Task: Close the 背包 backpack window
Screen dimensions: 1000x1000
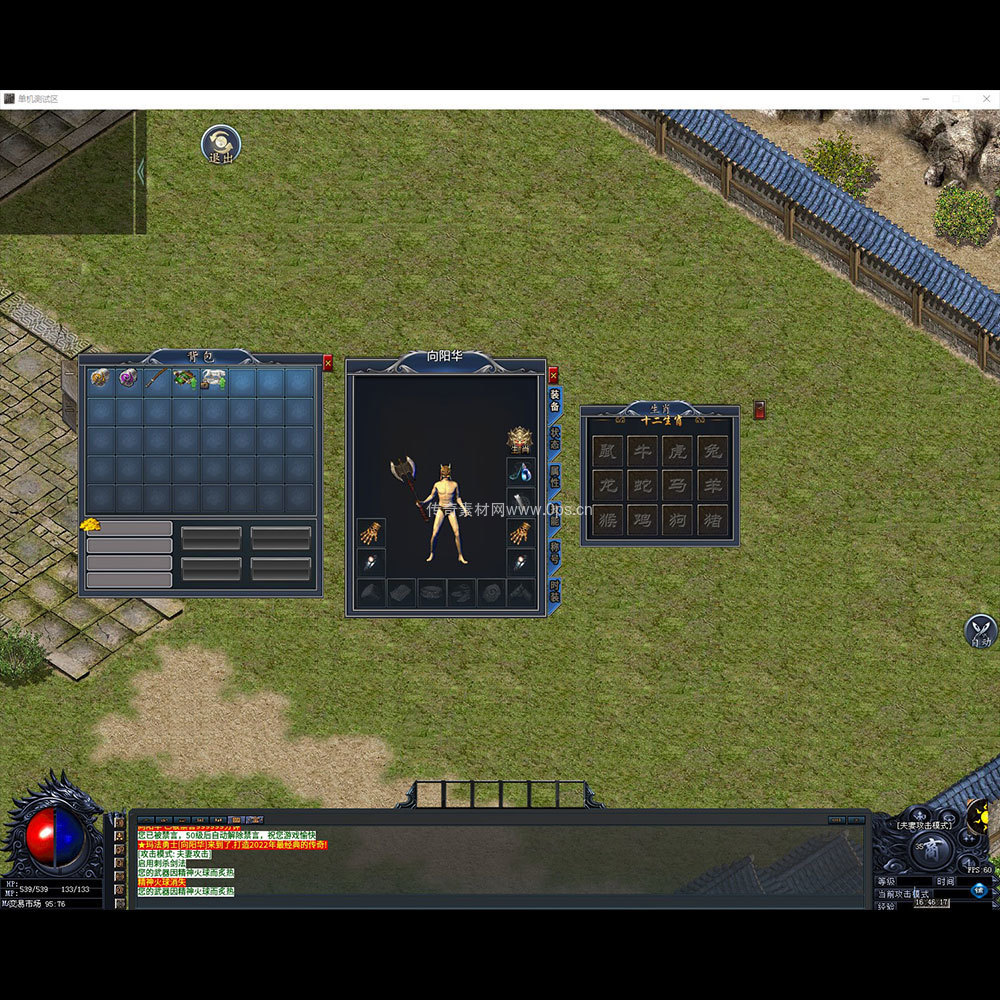Action: tap(327, 364)
